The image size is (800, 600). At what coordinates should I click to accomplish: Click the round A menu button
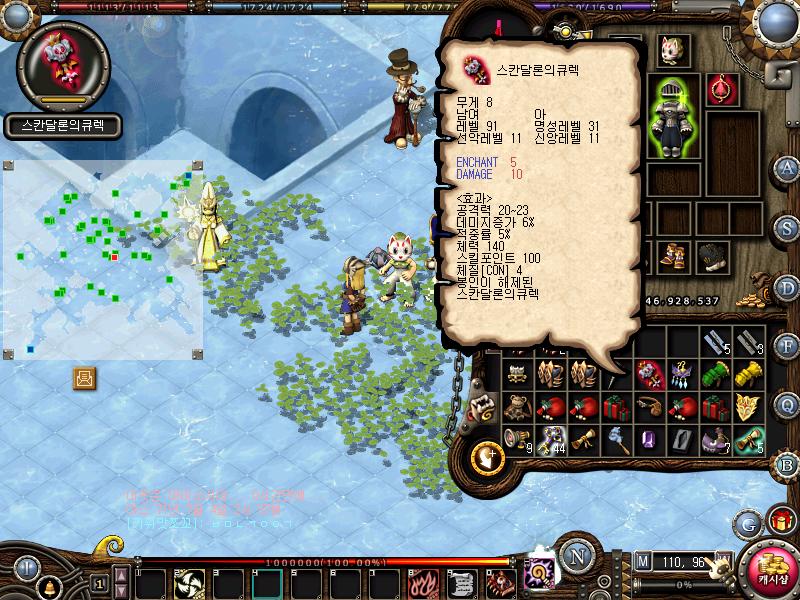[787, 168]
